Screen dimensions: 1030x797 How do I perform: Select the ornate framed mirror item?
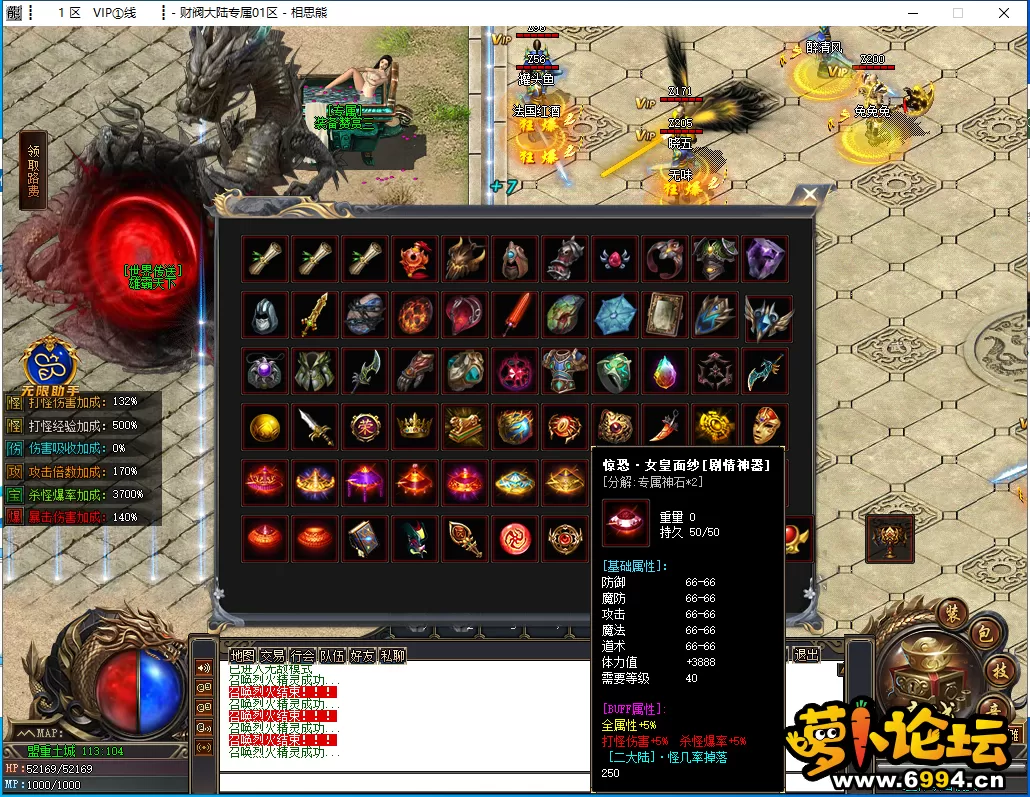(x=666, y=315)
